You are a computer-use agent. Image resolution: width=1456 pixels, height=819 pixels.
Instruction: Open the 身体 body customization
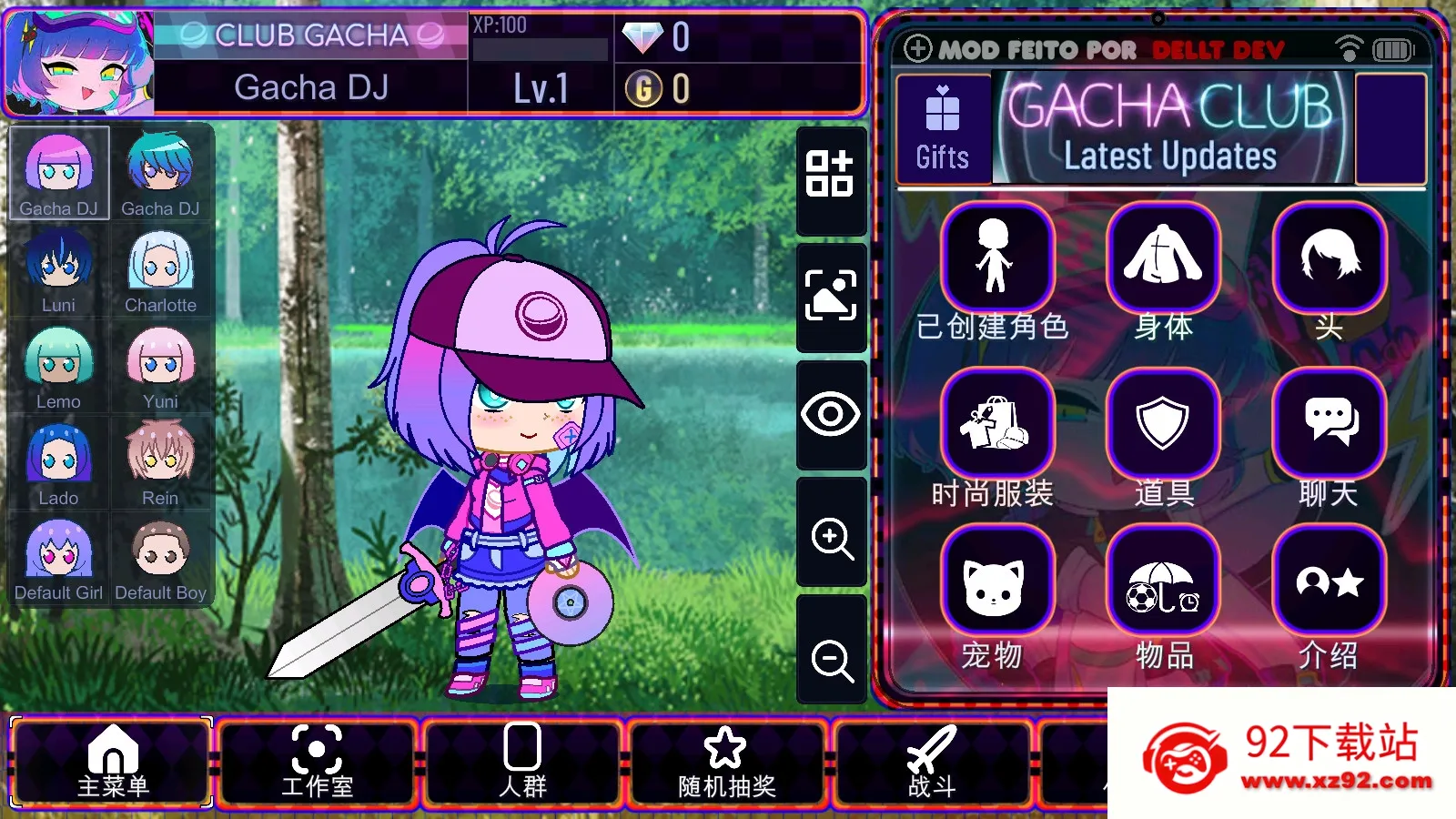[x=1163, y=258]
